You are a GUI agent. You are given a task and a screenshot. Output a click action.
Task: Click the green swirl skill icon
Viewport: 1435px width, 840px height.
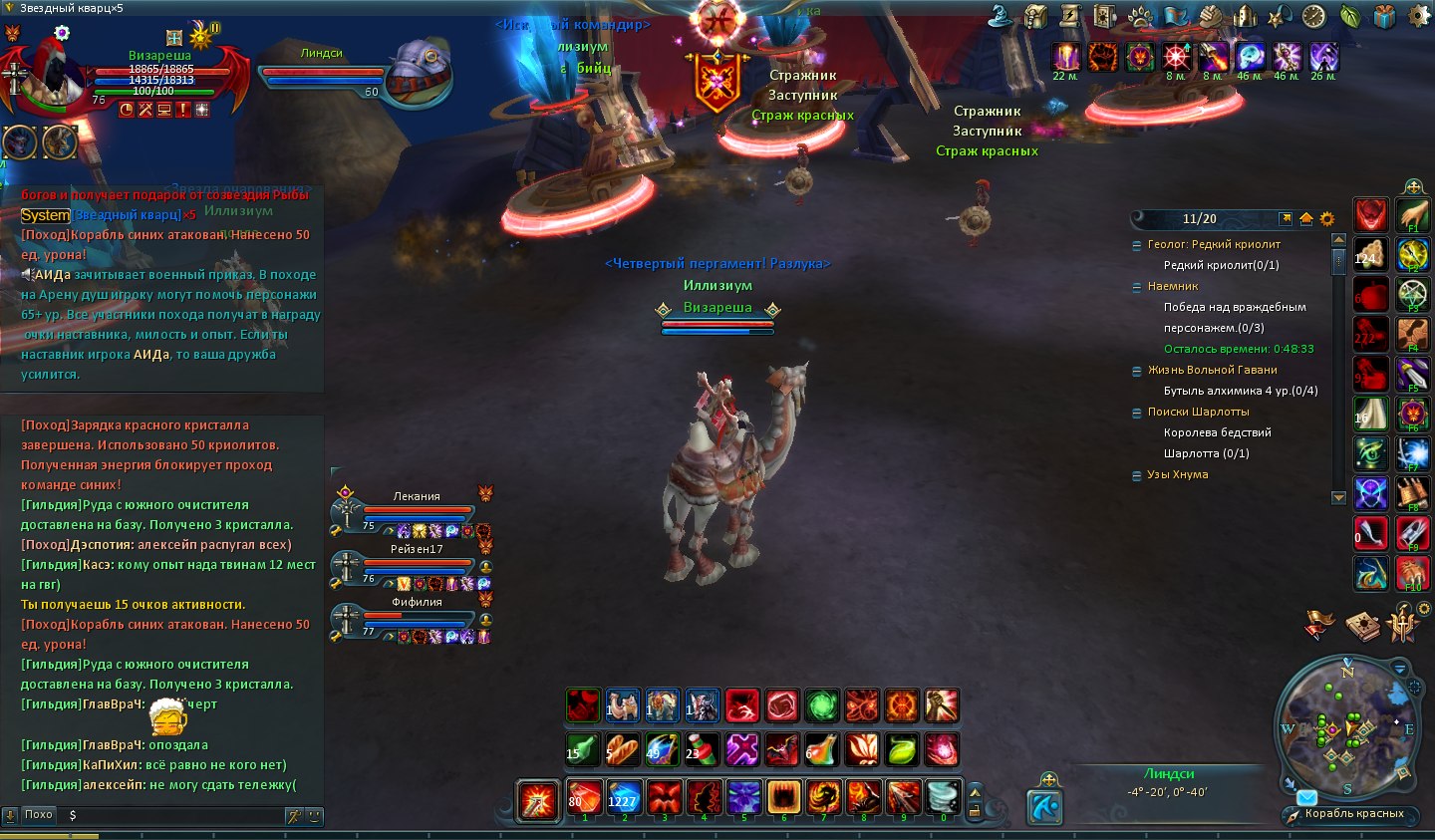(821, 705)
